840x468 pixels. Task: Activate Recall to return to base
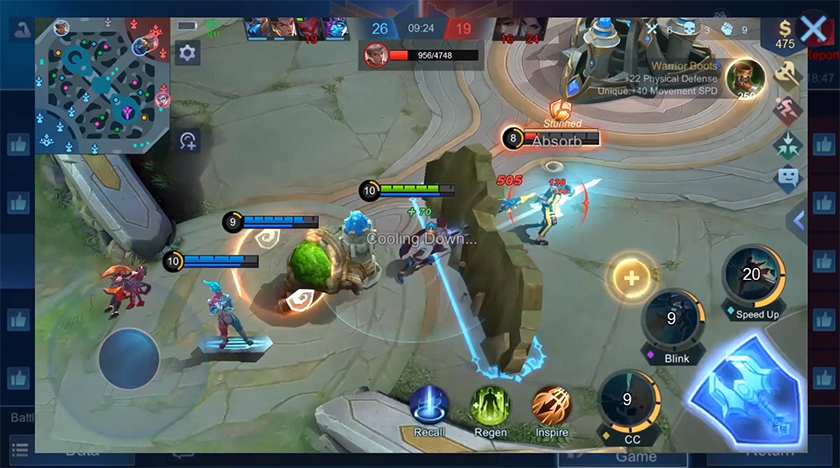pos(429,406)
